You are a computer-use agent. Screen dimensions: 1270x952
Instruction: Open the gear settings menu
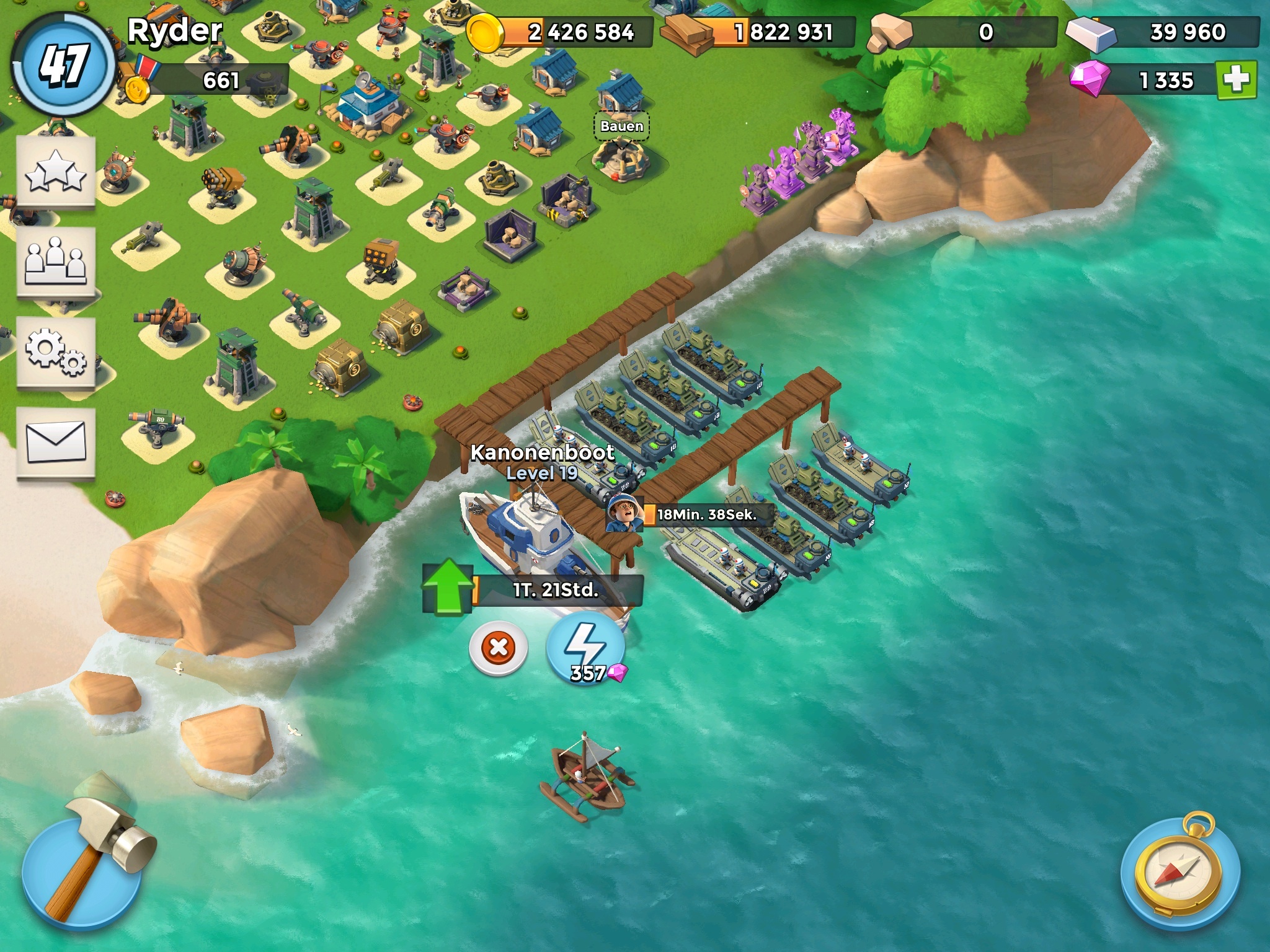[56, 351]
